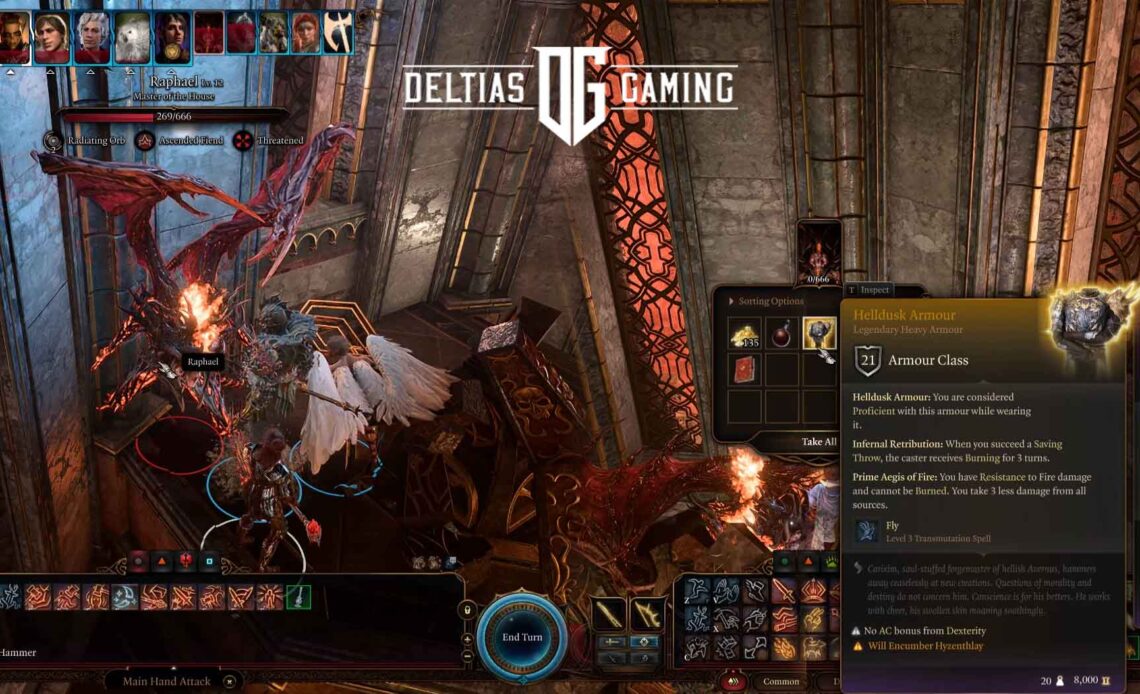Select the round bomb item in loot
The height and width of the screenshot is (694, 1140).
[781, 334]
